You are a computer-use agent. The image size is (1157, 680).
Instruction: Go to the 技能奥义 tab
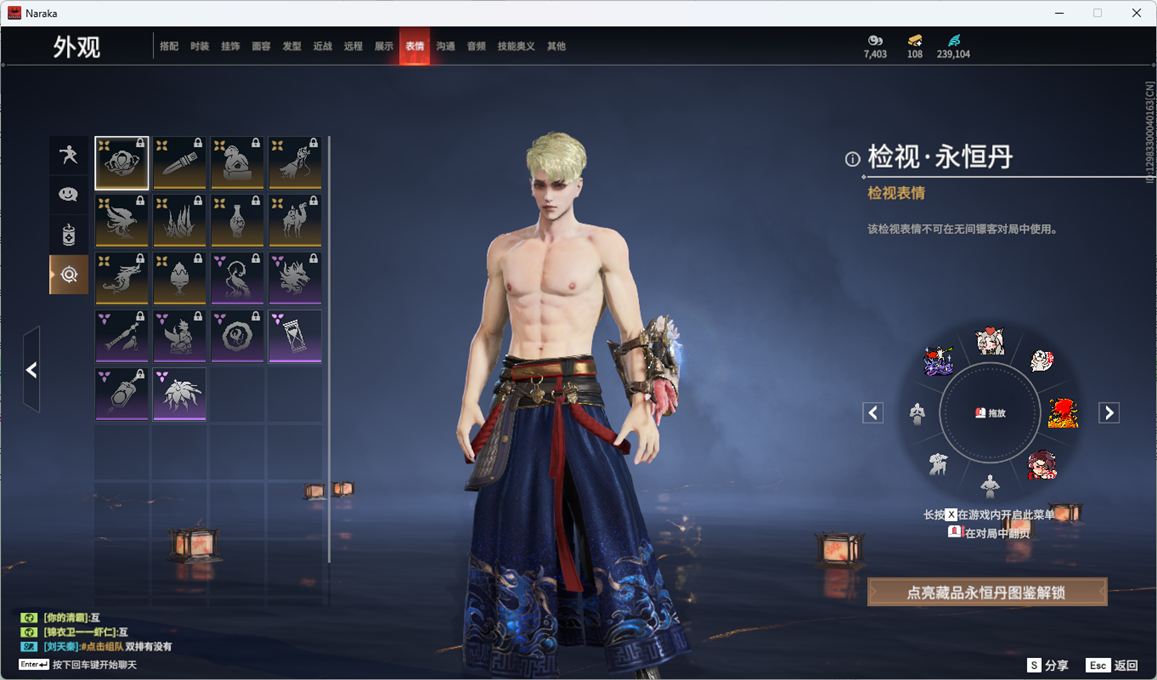pos(516,46)
